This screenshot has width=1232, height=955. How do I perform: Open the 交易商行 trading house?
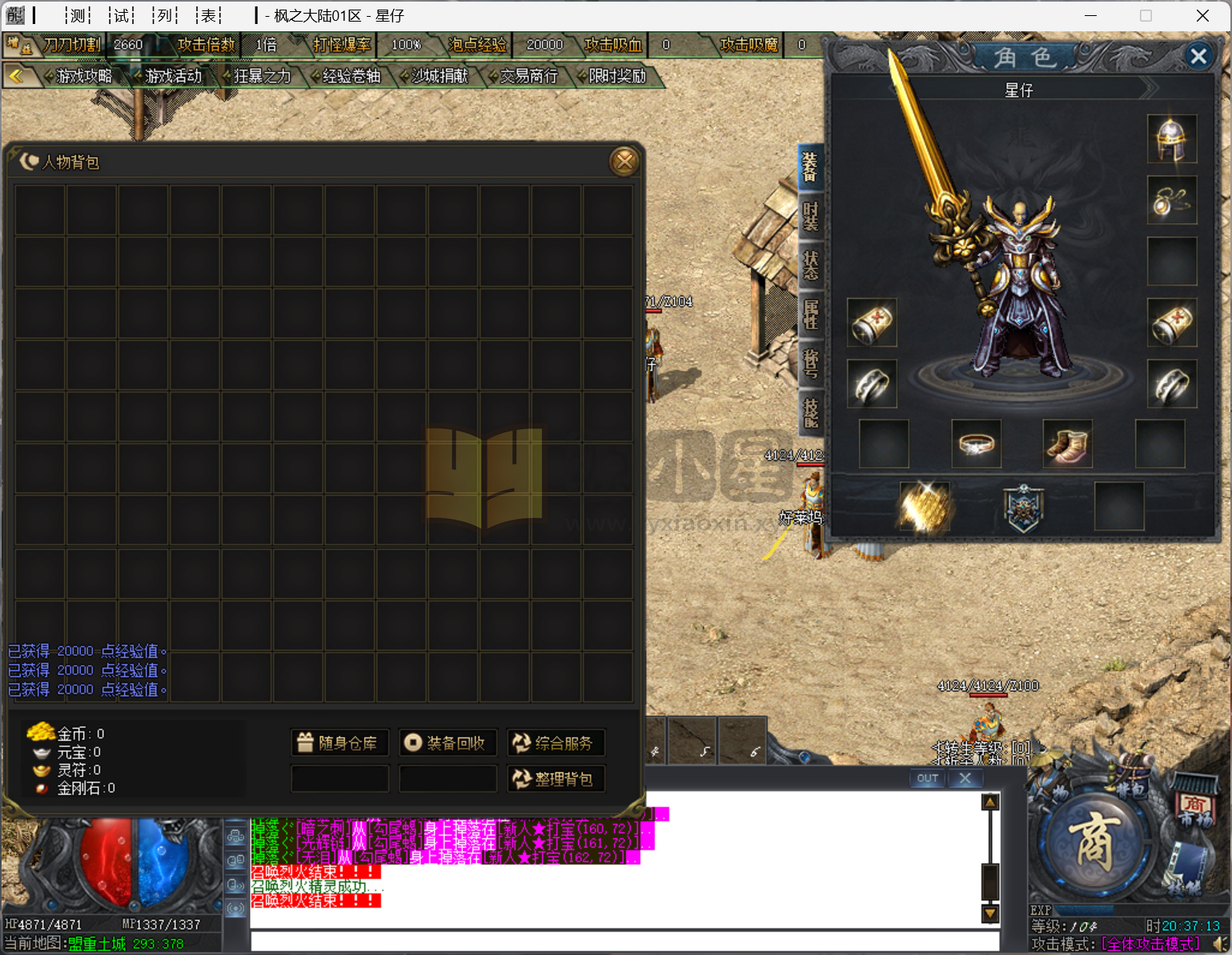click(x=528, y=76)
